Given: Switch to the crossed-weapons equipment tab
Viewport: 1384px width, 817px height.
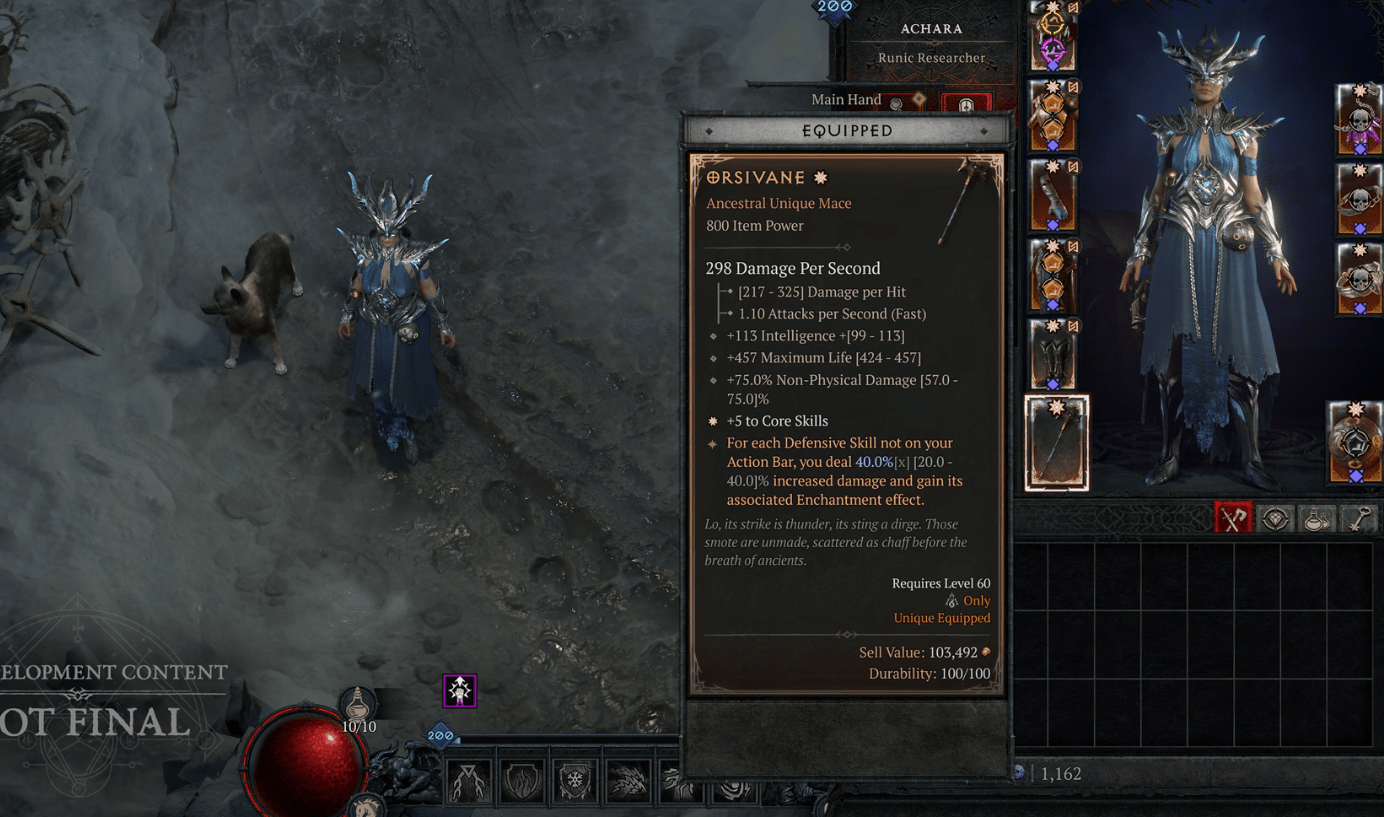Looking at the screenshot, I should click(x=1233, y=518).
